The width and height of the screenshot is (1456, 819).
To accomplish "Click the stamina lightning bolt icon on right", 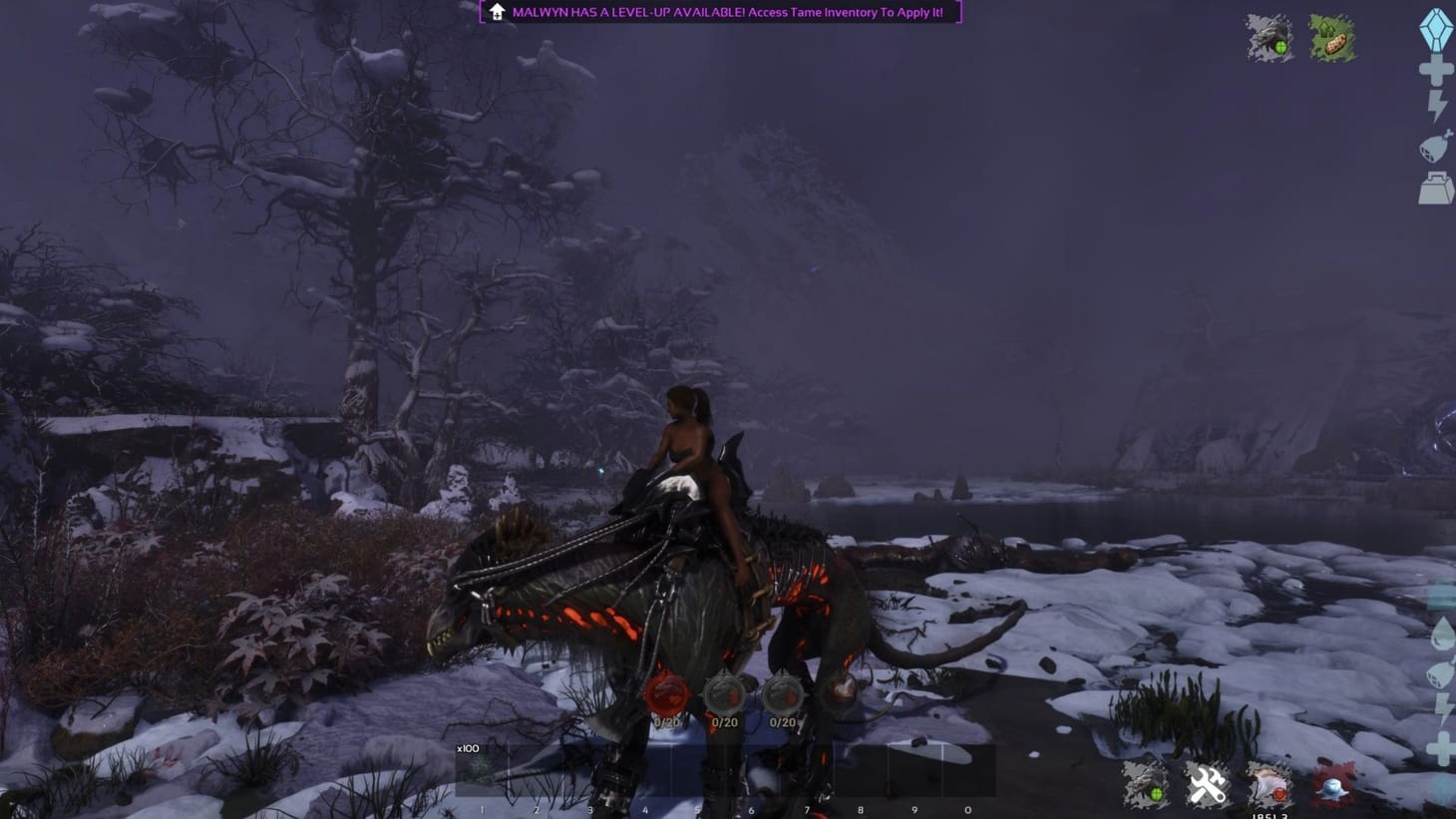I will 1437,104.
